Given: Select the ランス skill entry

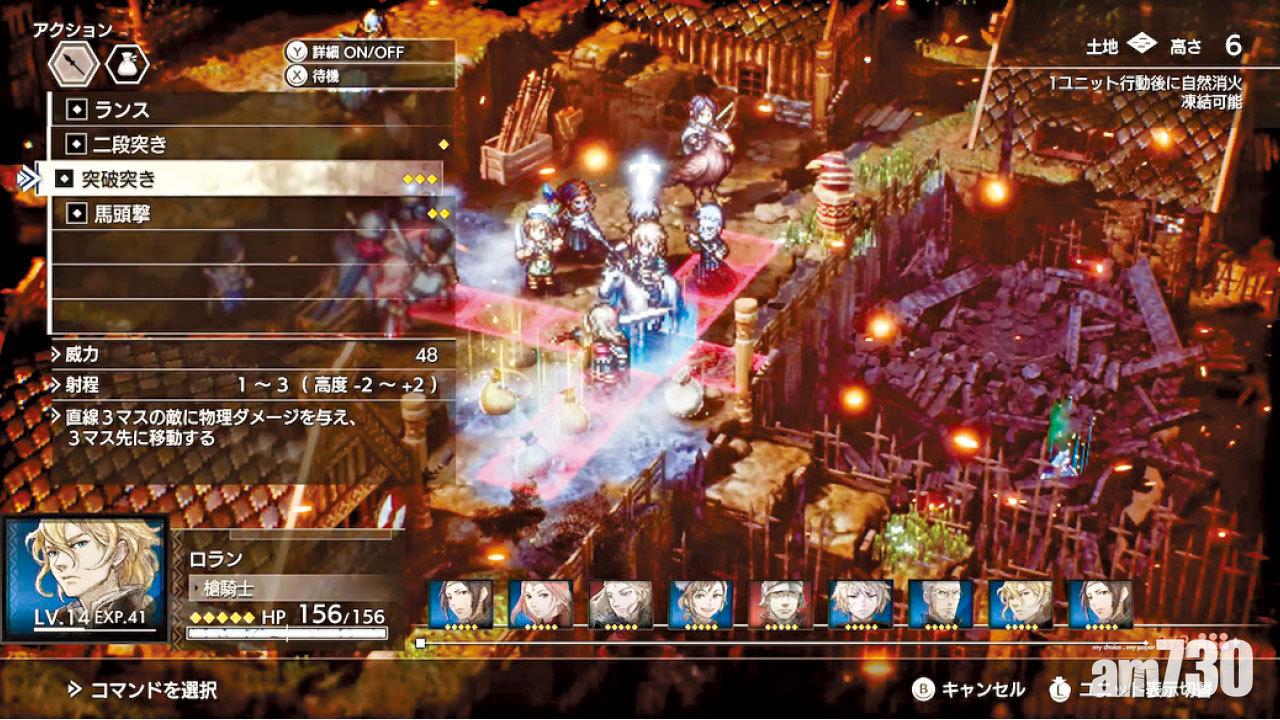Looking at the screenshot, I should (250, 109).
